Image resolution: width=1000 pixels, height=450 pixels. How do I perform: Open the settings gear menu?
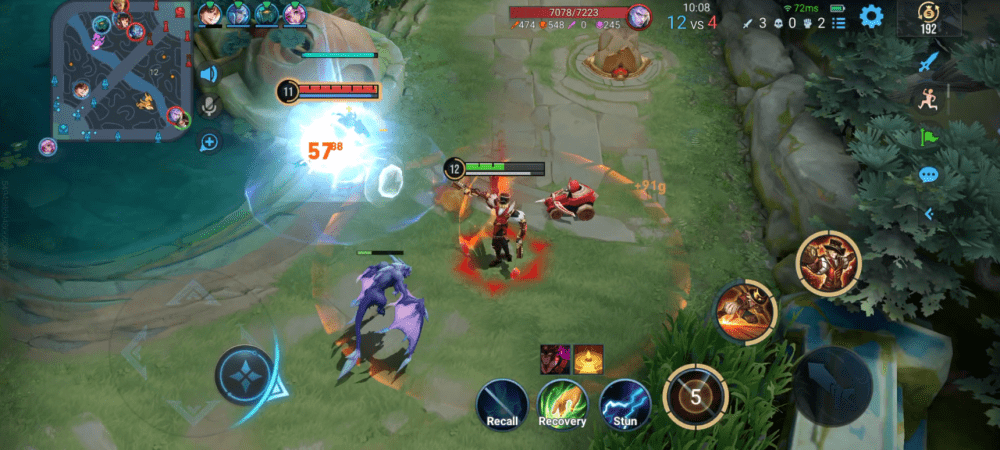coord(871,16)
